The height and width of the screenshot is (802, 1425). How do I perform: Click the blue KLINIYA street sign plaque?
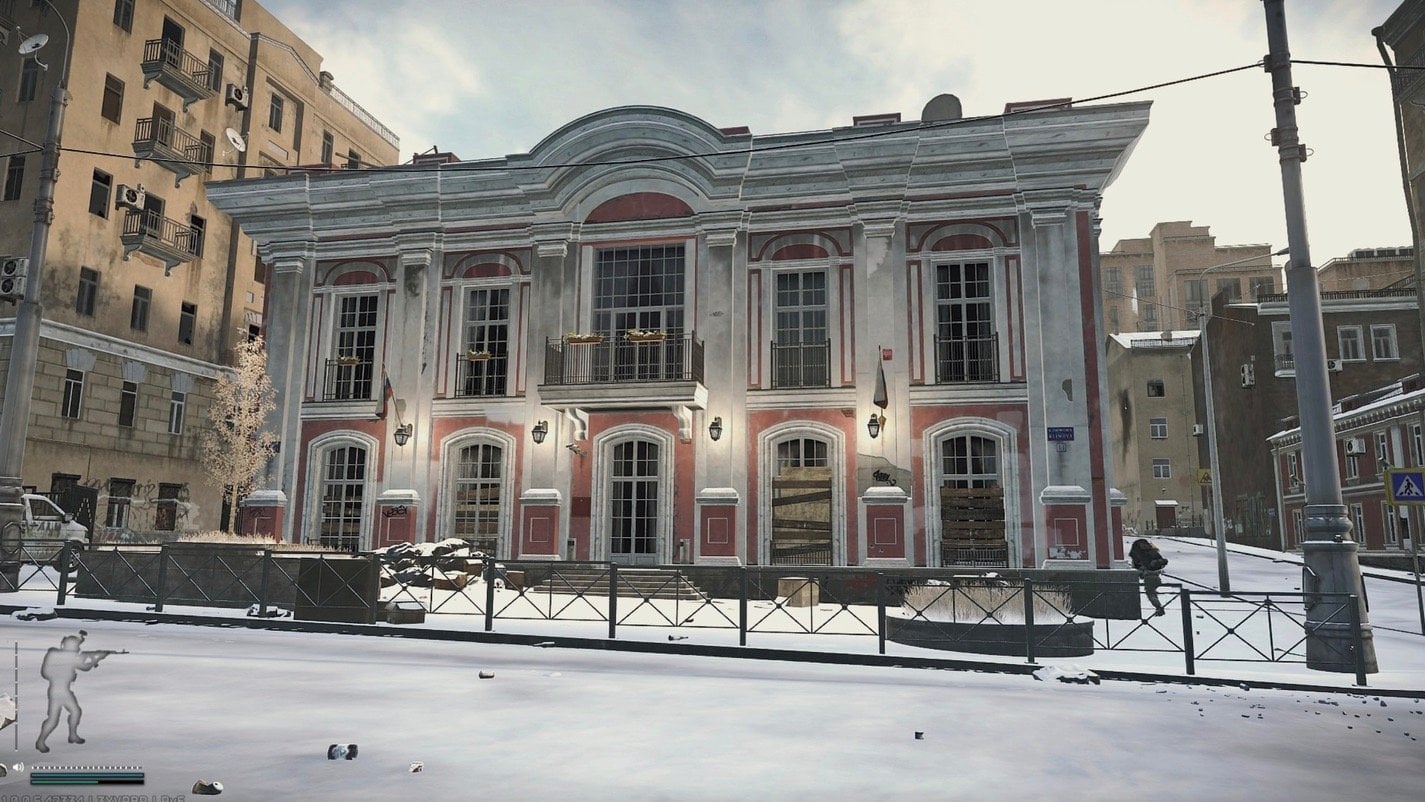tap(1062, 433)
